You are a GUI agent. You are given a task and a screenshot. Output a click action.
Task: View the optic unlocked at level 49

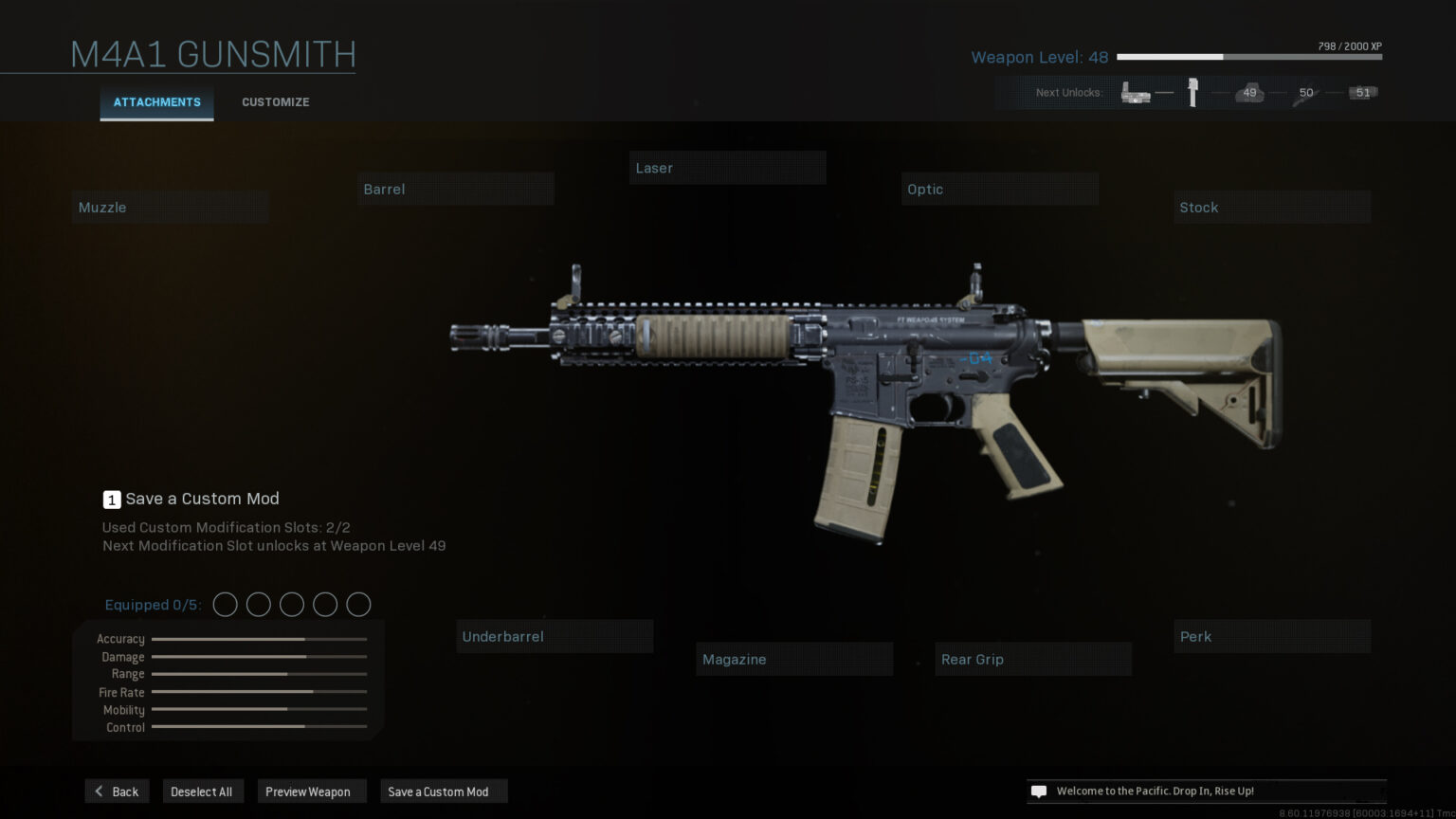coord(1248,92)
